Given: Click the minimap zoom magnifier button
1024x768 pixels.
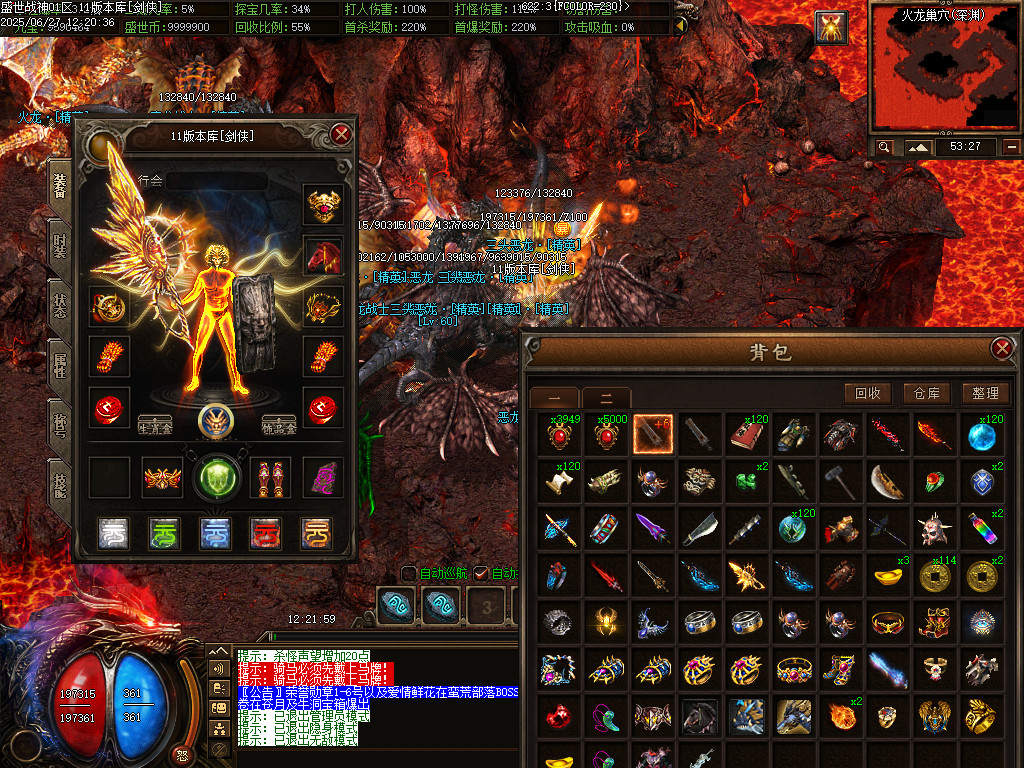Looking at the screenshot, I should 884,147.
